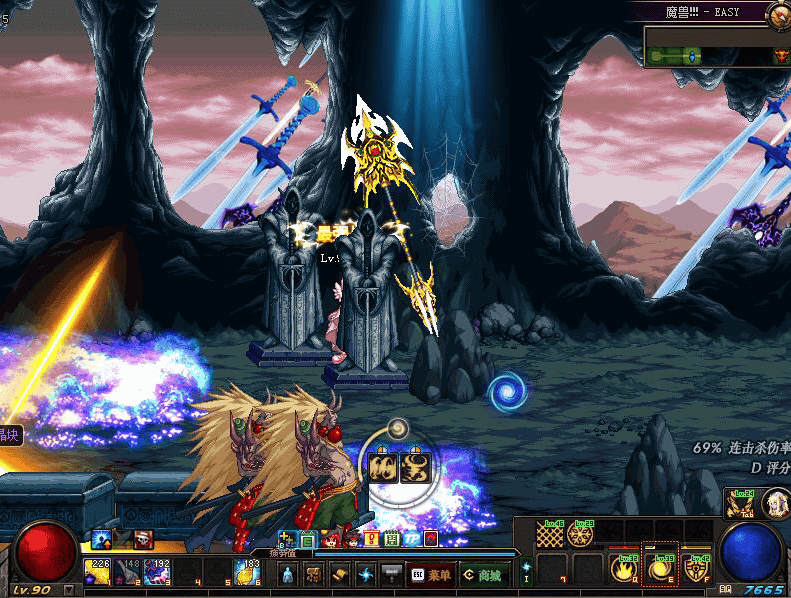Trigger the Lv.46 net pattern skill
Viewport: 791px width, 598px height.
(551, 535)
